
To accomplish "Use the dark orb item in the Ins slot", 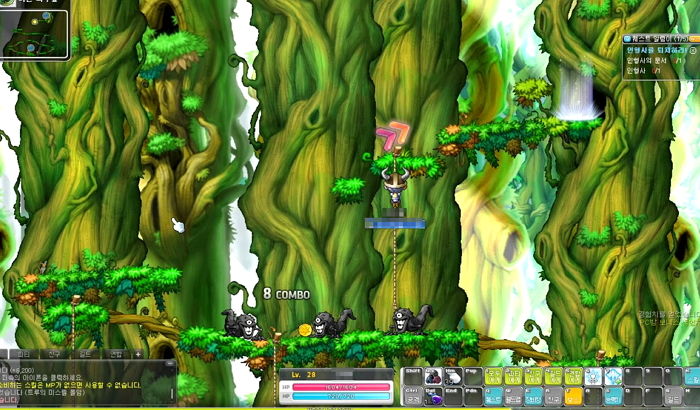I will [432, 376].
